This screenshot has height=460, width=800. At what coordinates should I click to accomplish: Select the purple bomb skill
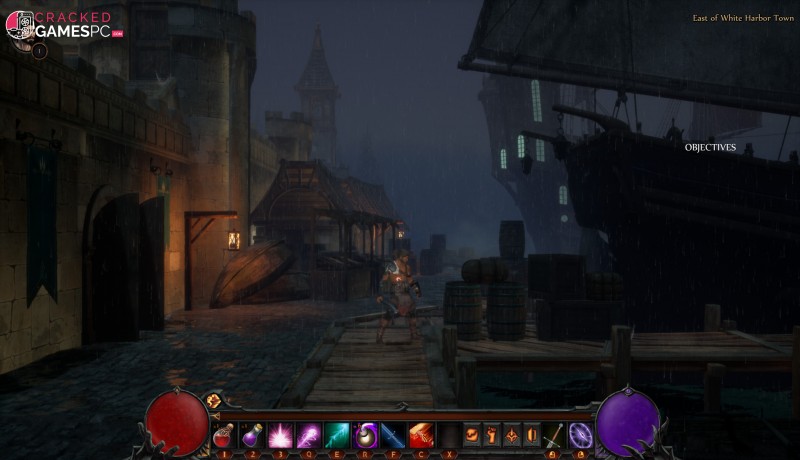[366, 435]
